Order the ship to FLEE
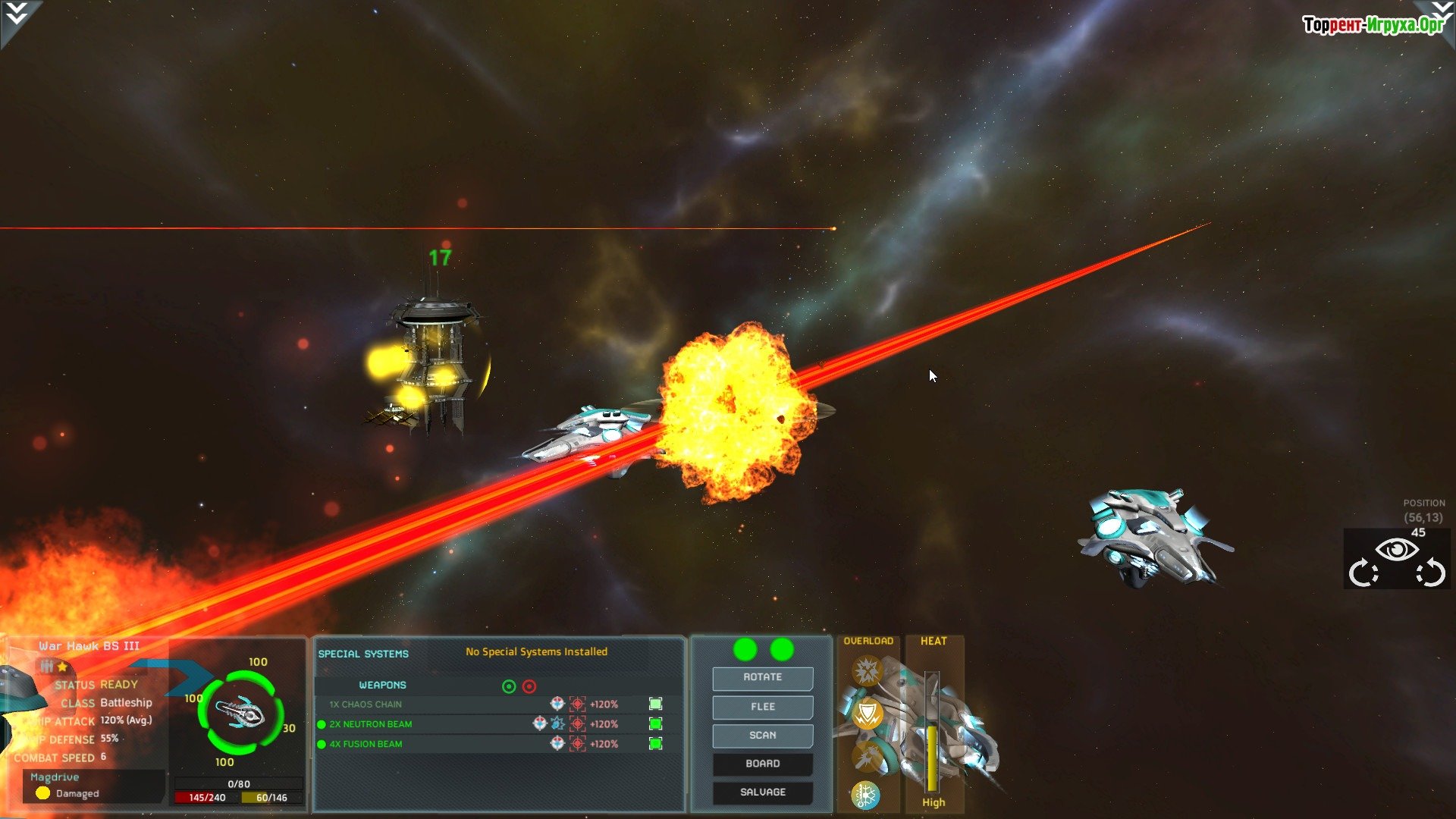Viewport: 1456px width, 819px height. [762, 707]
